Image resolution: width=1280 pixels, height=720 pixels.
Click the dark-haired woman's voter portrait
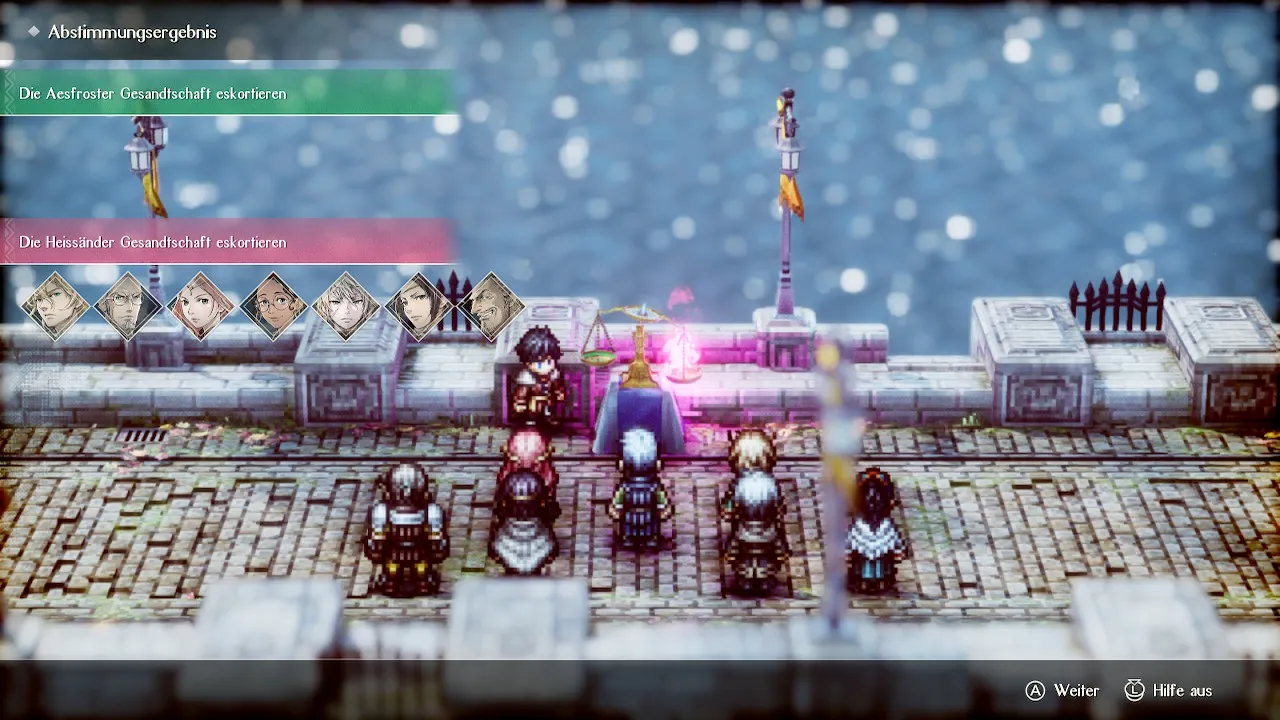click(419, 306)
